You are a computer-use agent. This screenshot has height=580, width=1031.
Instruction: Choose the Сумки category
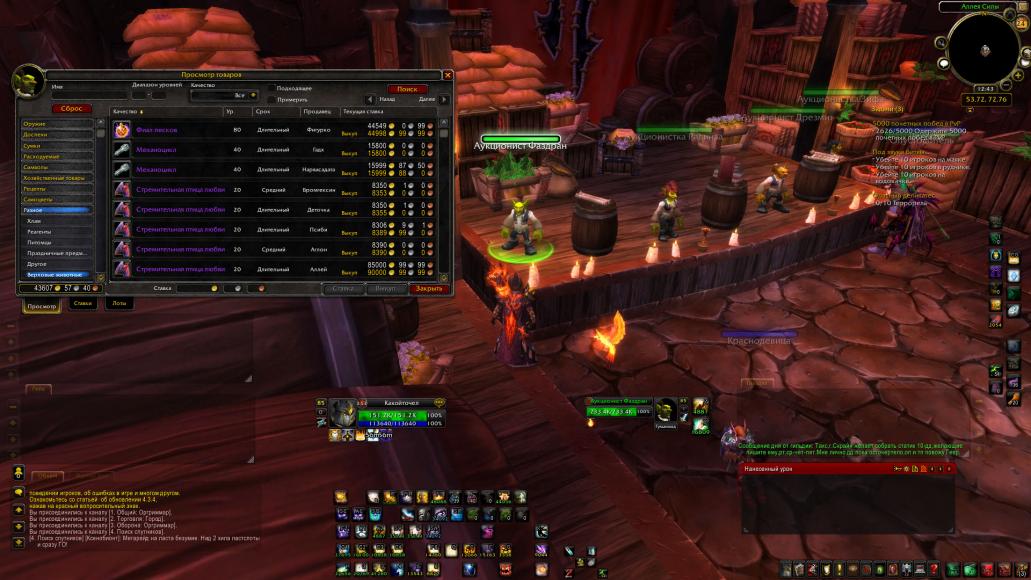tap(33, 145)
